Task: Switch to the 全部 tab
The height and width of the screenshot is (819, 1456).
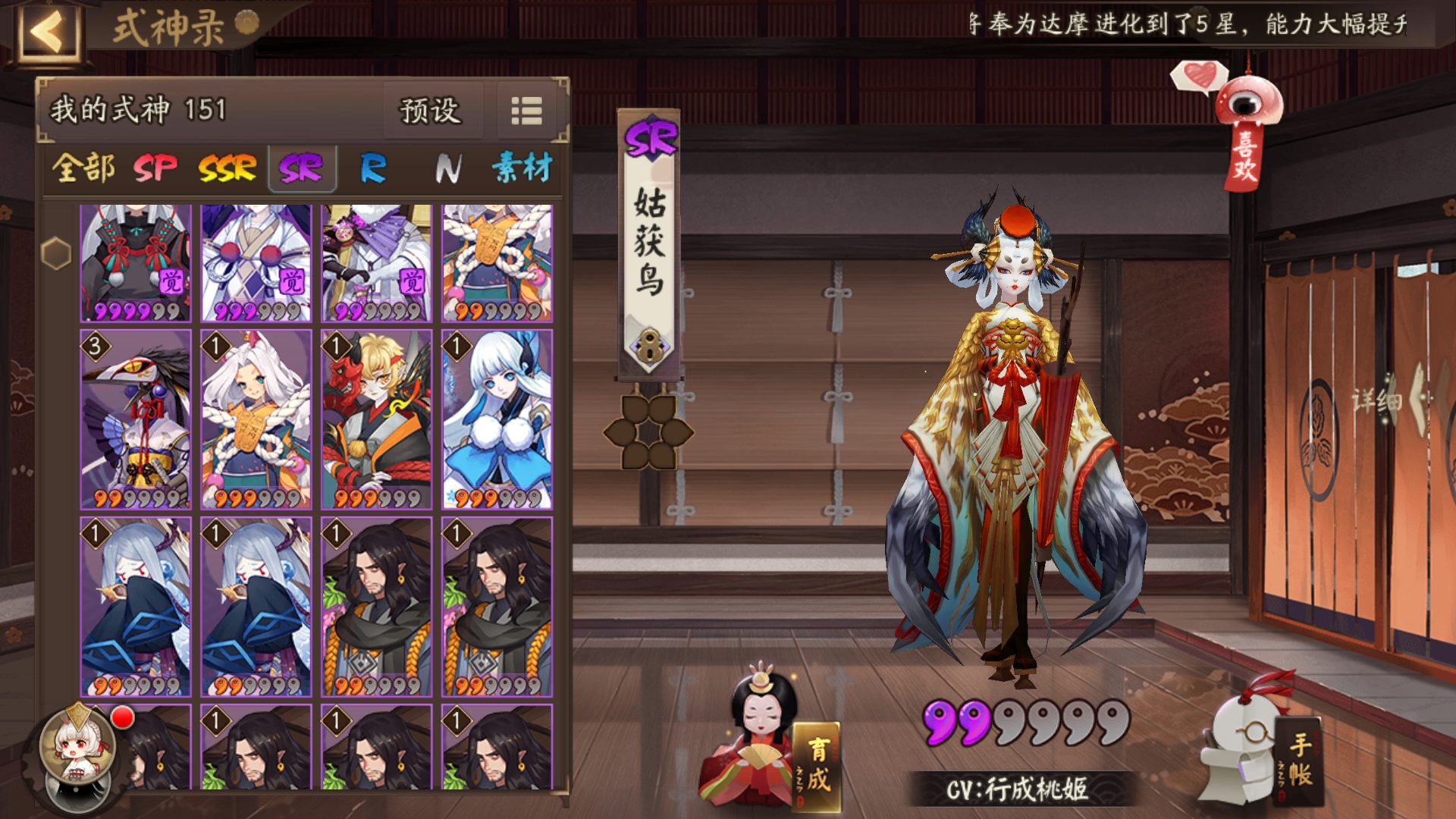Action: coord(83,168)
